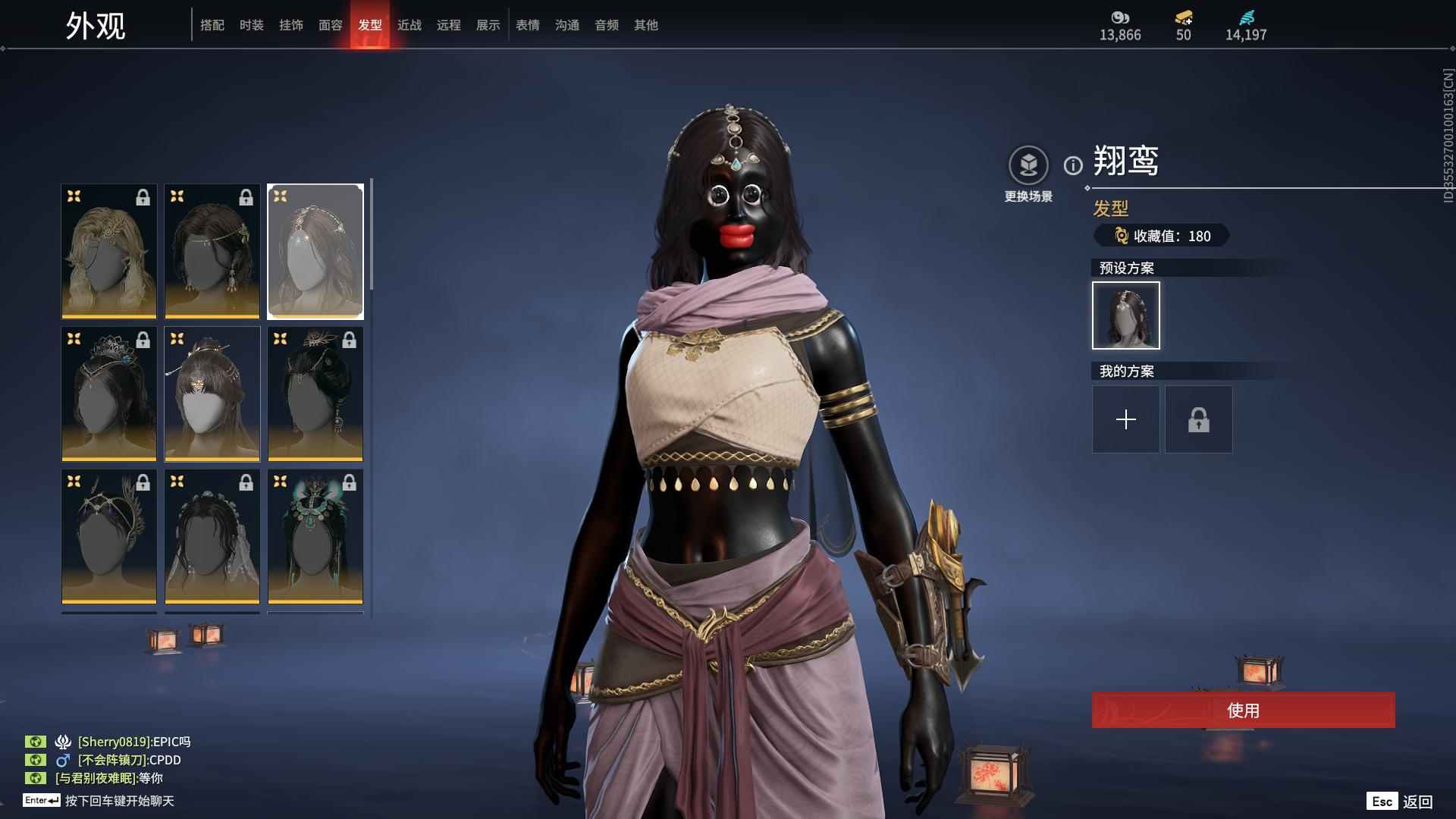Click the red 使用 button

[x=1243, y=710]
